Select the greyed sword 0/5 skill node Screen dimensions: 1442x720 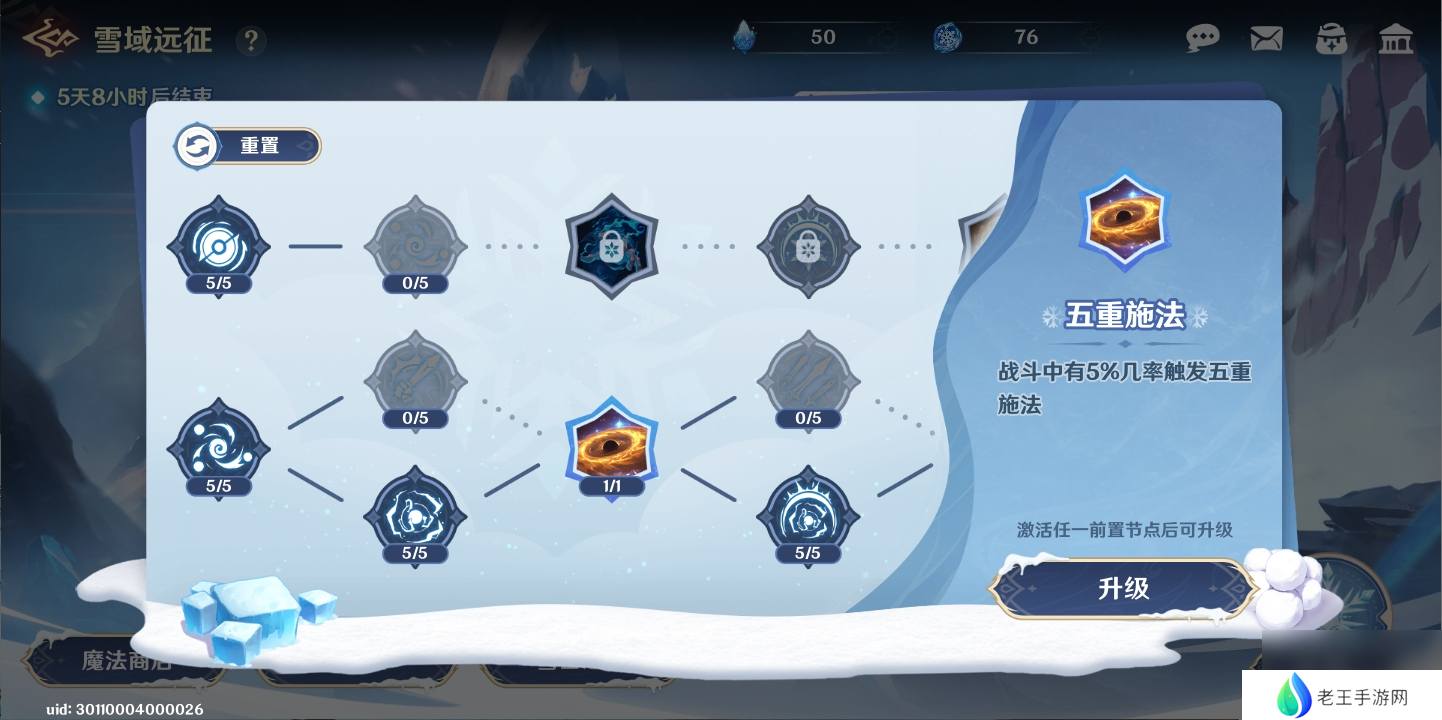coord(415,379)
